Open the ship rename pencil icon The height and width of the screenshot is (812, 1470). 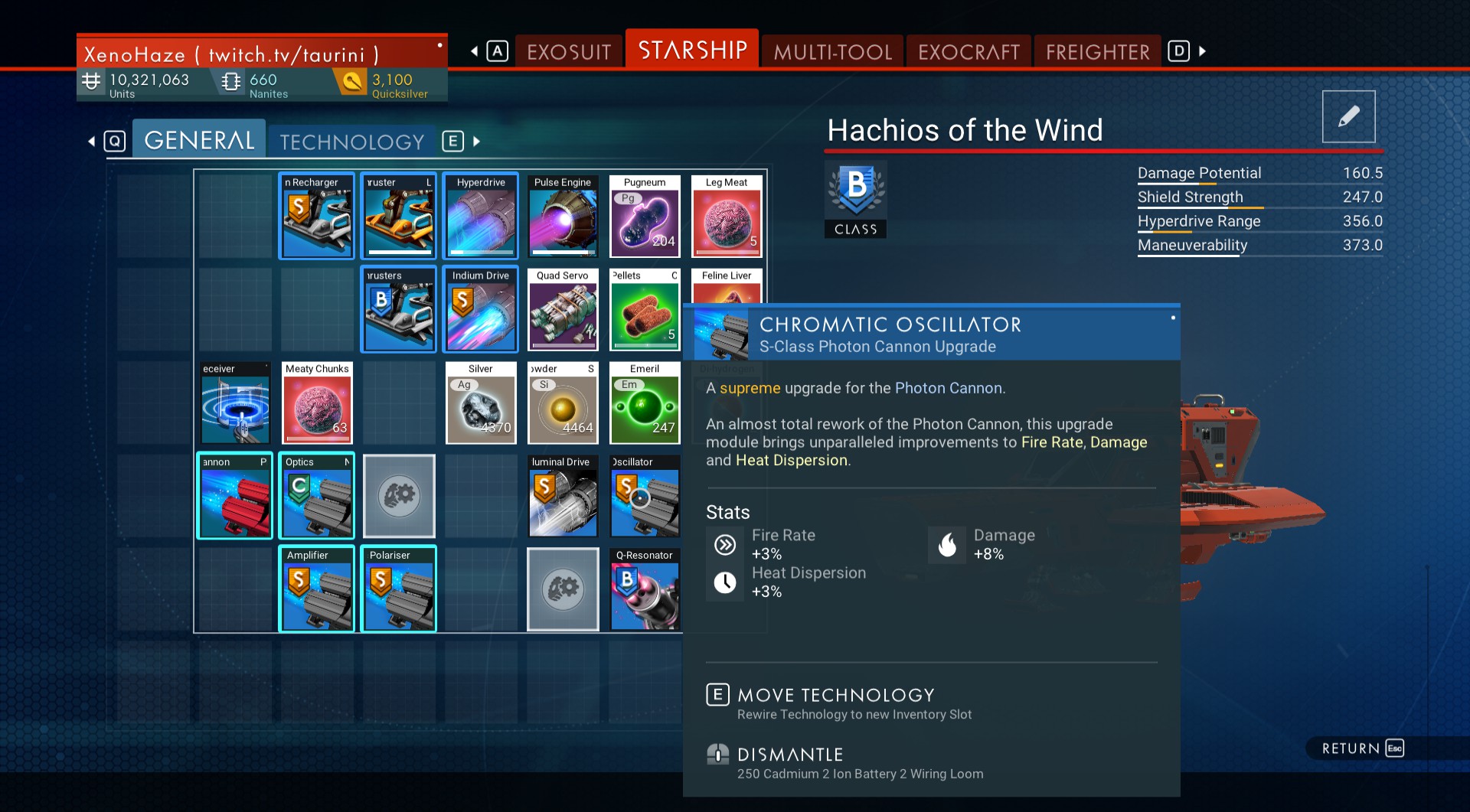pos(1348,116)
